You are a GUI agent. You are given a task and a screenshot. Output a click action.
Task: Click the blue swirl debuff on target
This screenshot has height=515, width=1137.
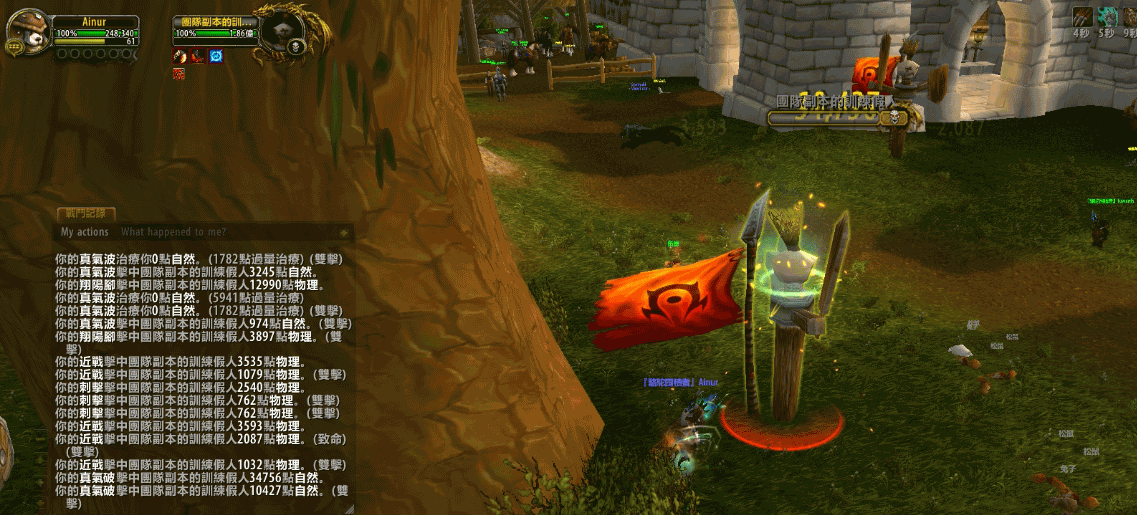coord(215,56)
